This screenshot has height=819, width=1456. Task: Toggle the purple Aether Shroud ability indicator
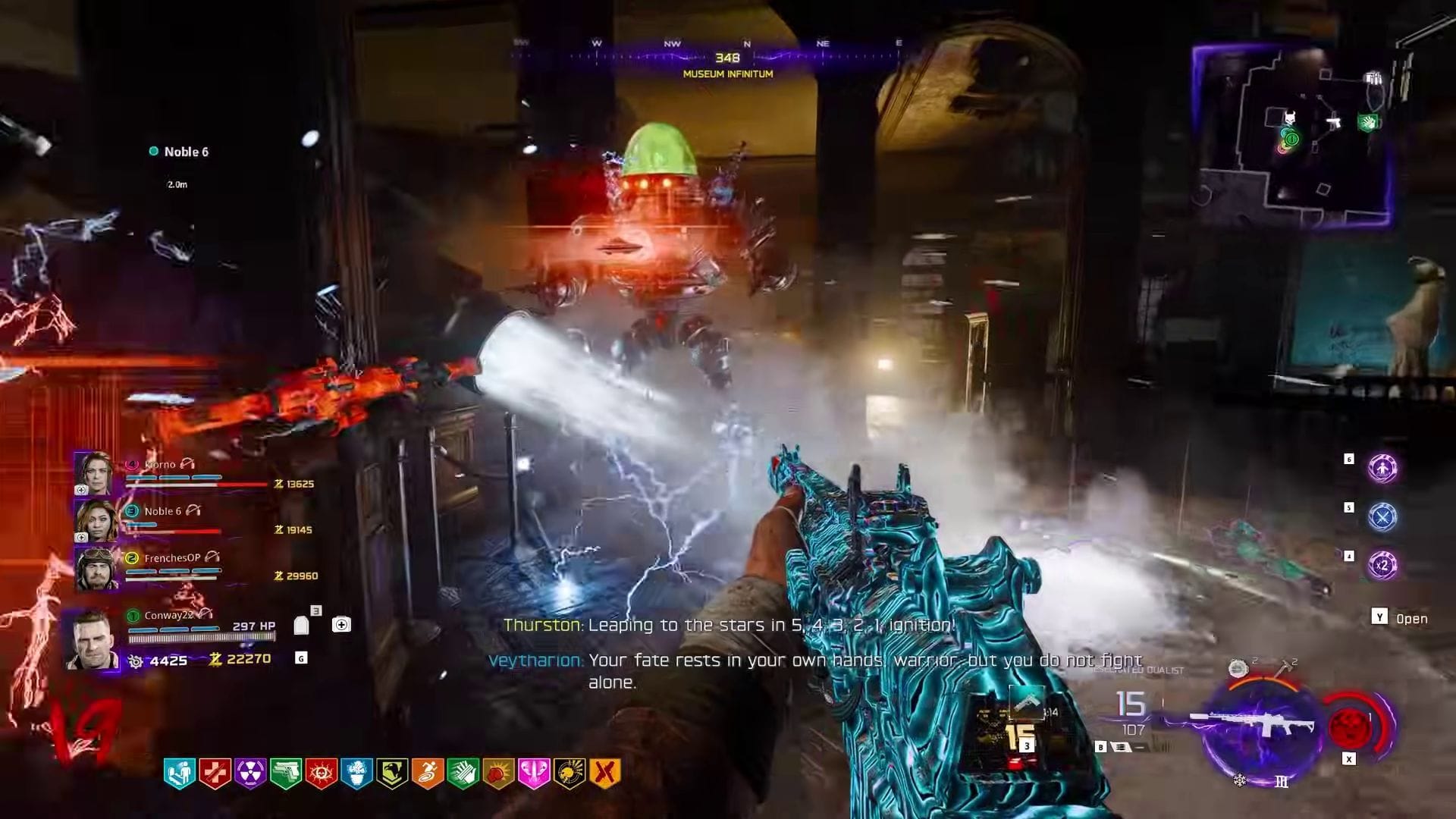tap(1382, 469)
